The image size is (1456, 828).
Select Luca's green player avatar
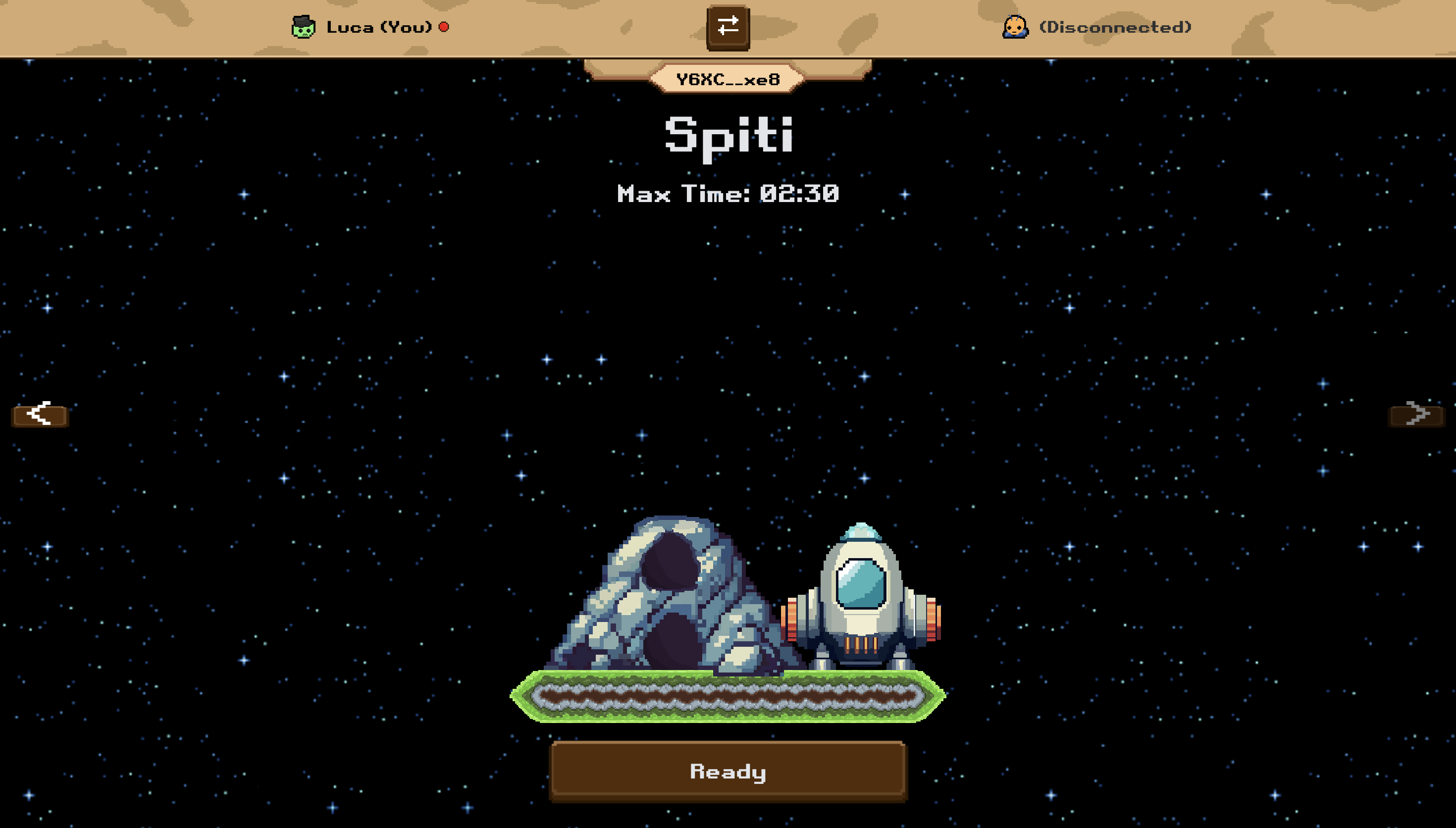[303, 27]
